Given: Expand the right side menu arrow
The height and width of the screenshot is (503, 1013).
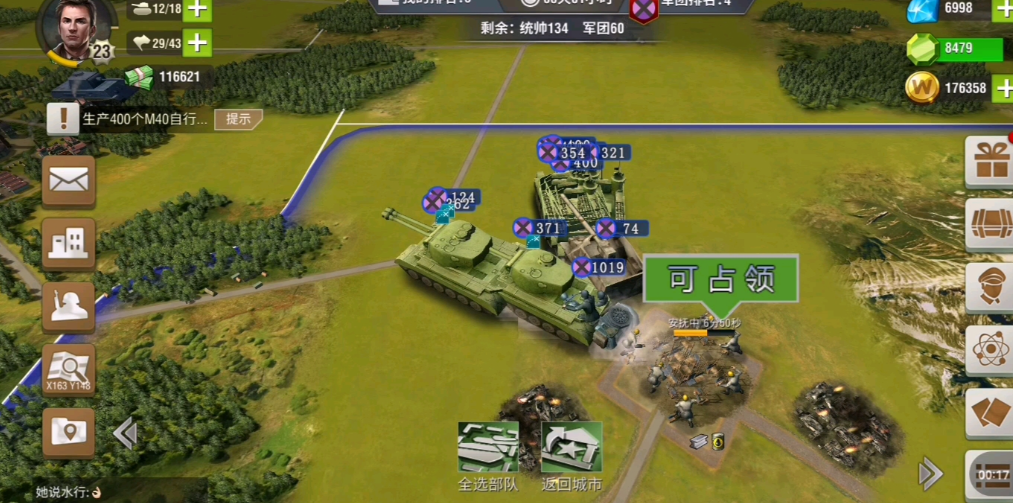Looking at the screenshot, I should pos(930,473).
